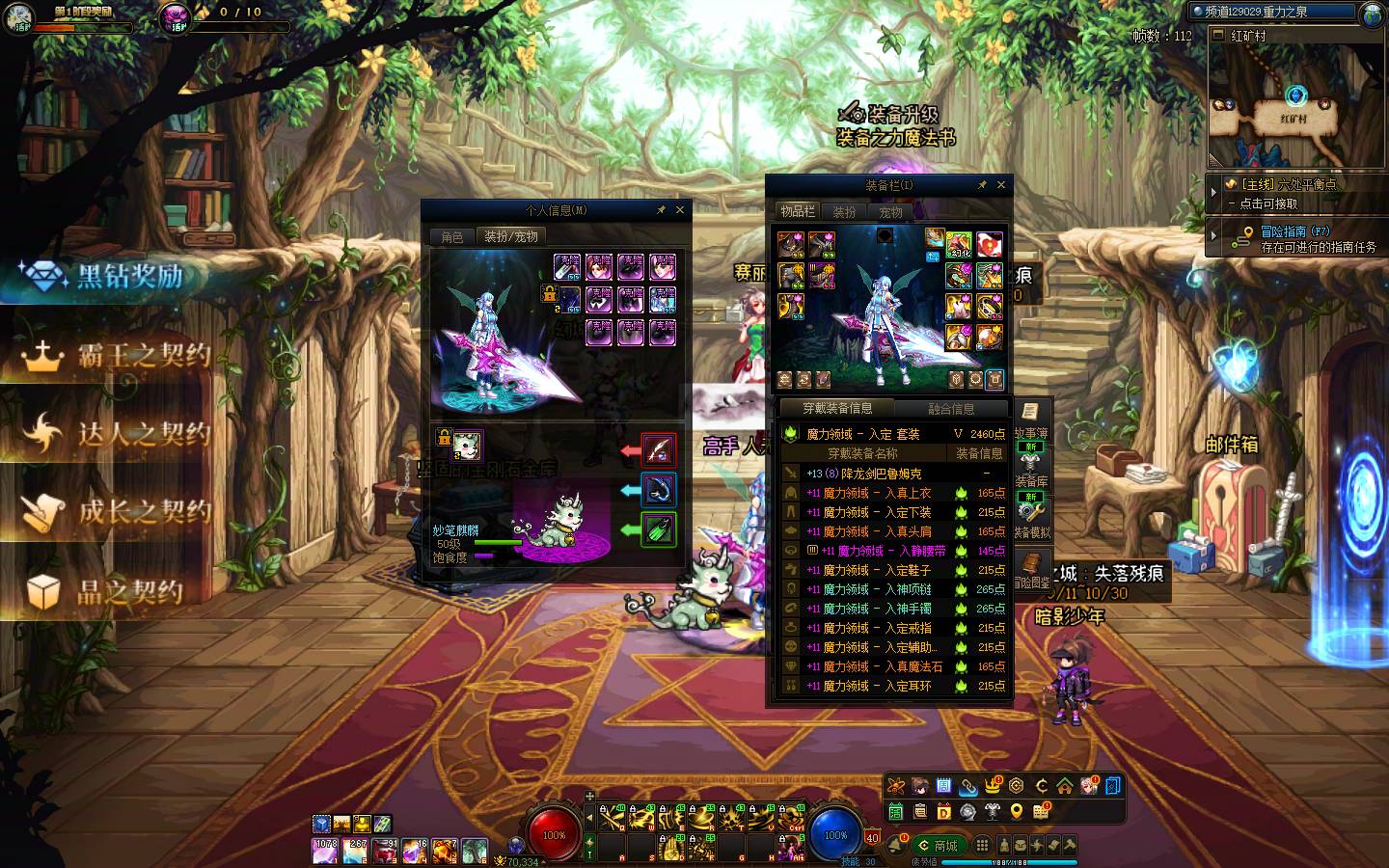The width and height of the screenshot is (1389, 868).
Task: Open the 装备模拟 equipment simulator button
Action: pyautogui.click(x=1032, y=518)
